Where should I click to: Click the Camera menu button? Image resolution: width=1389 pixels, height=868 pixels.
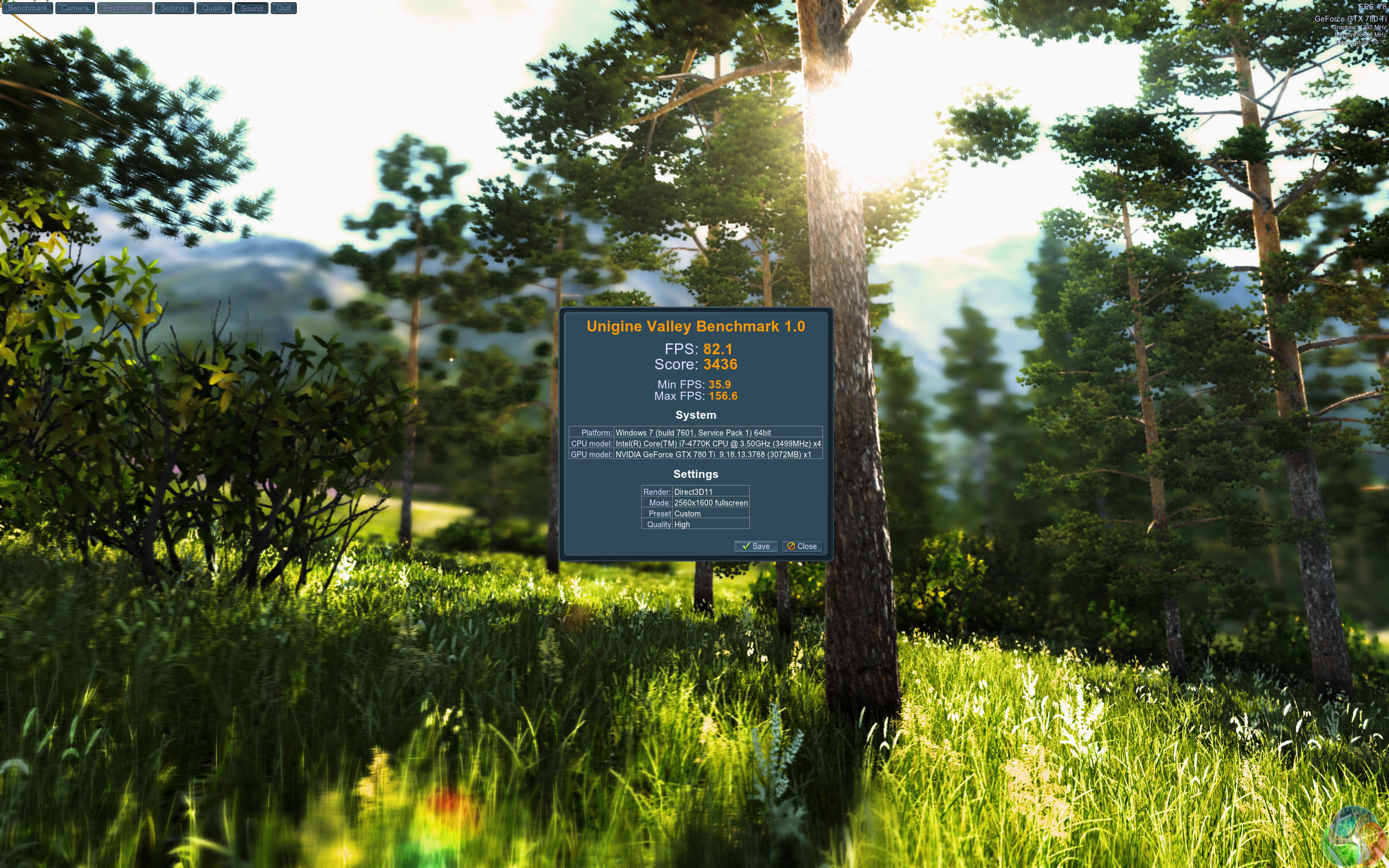pyautogui.click(x=75, y=8)
